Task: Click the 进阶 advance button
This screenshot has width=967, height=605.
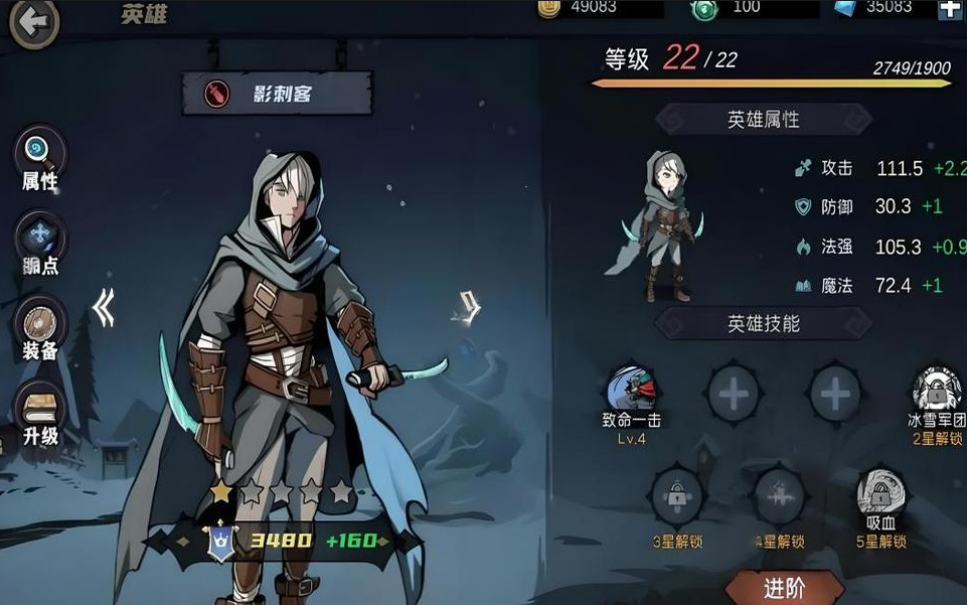Action: [783, 588]
